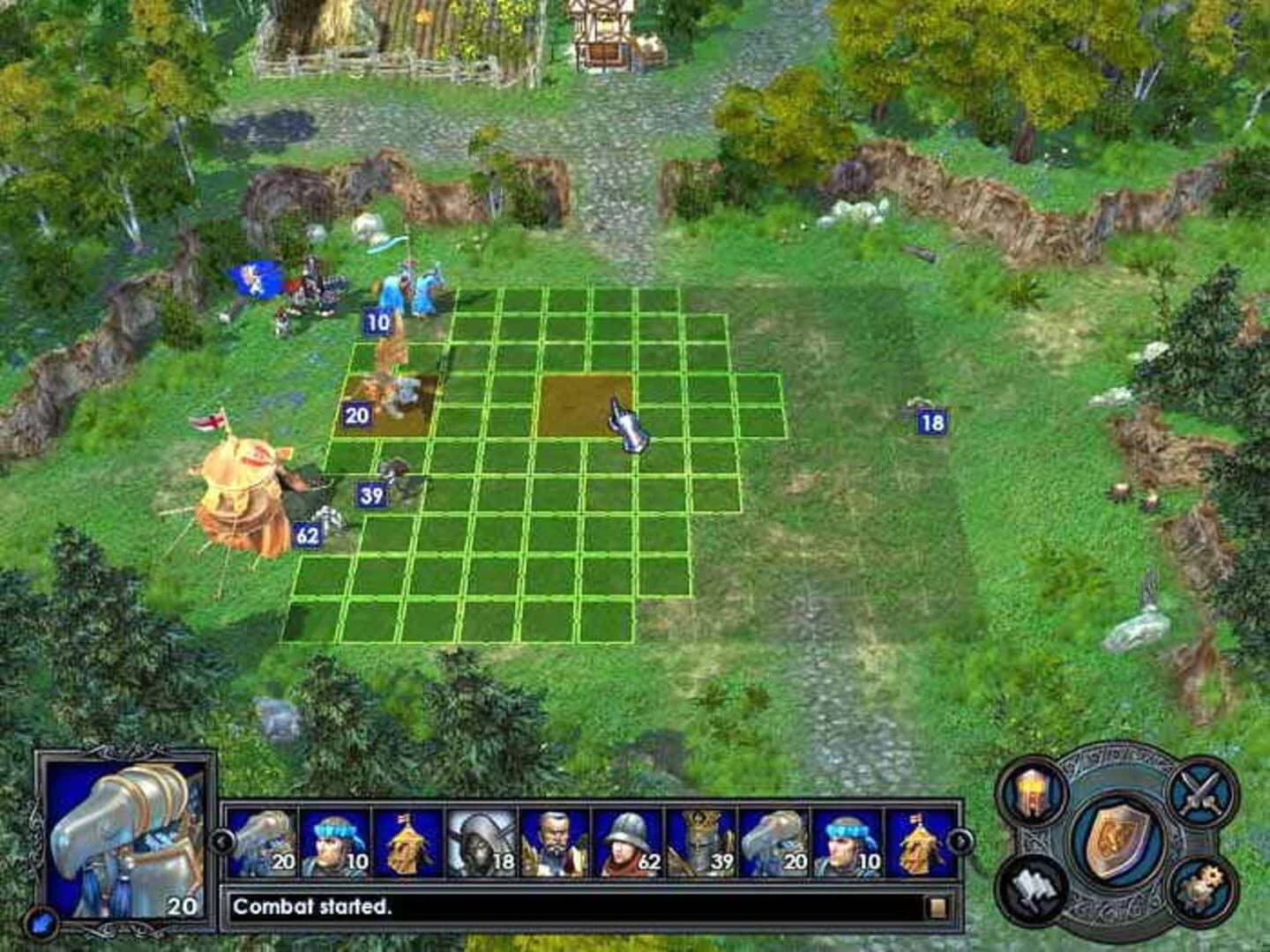Image resolution: width=1270 pixels, height=952 pixels.
Task: Toggle the hourglass marker below hero portrait
Action: tap(41, 923)
